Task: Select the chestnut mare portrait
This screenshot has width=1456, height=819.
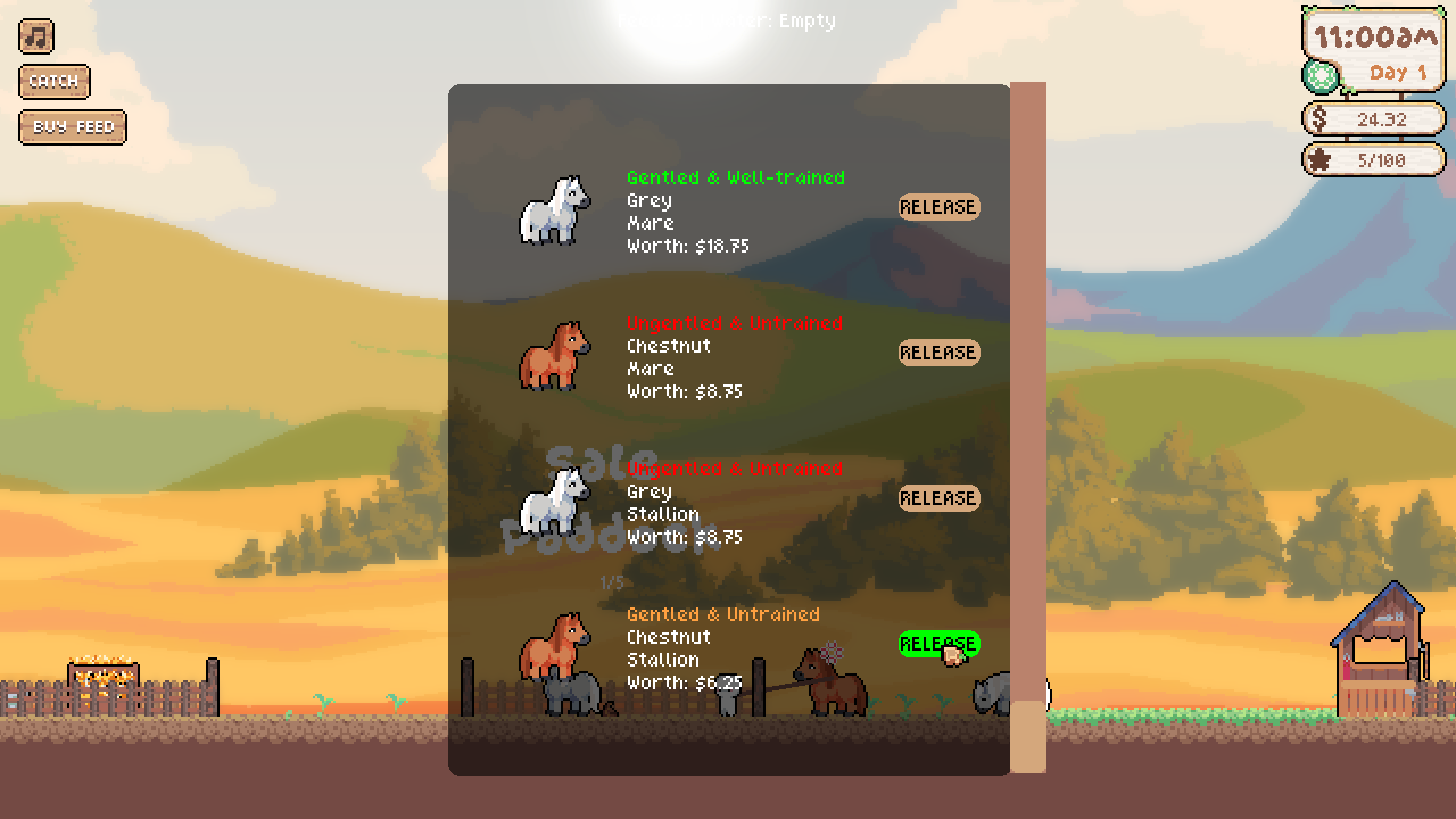Action: click(555, 356)
